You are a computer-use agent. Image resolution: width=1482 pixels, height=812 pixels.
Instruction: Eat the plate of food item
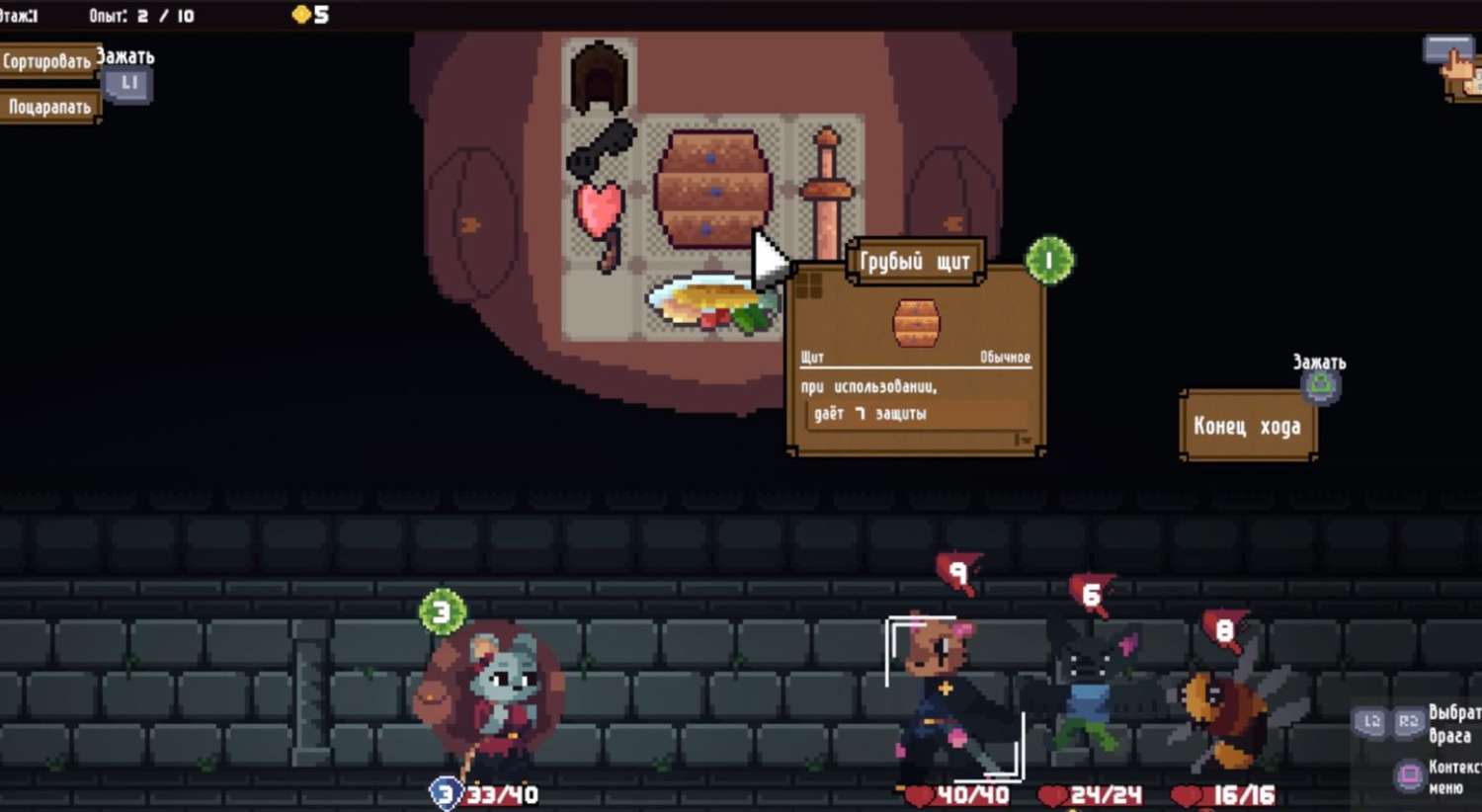point(709,305)
